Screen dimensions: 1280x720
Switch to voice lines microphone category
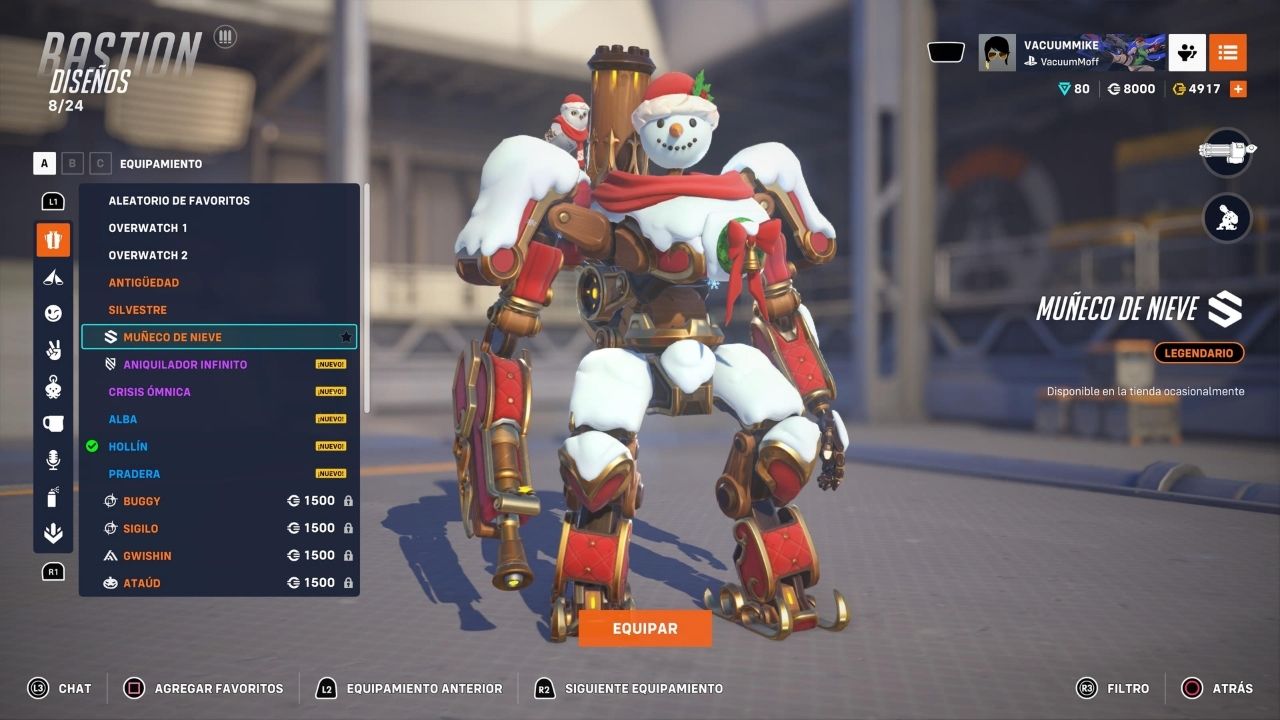[x=53, y=459]
